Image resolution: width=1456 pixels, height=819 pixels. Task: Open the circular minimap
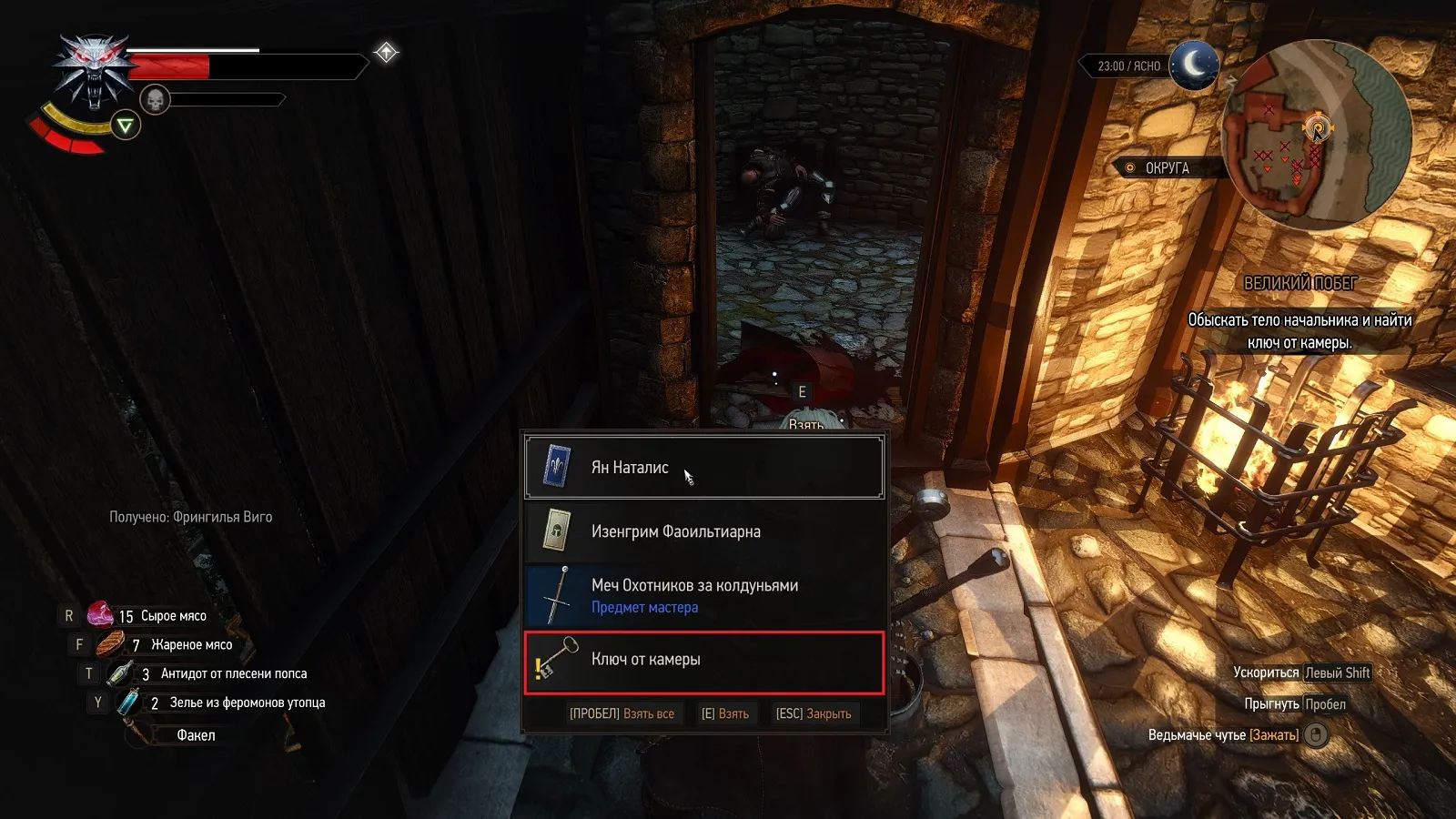pos(1315,136)
